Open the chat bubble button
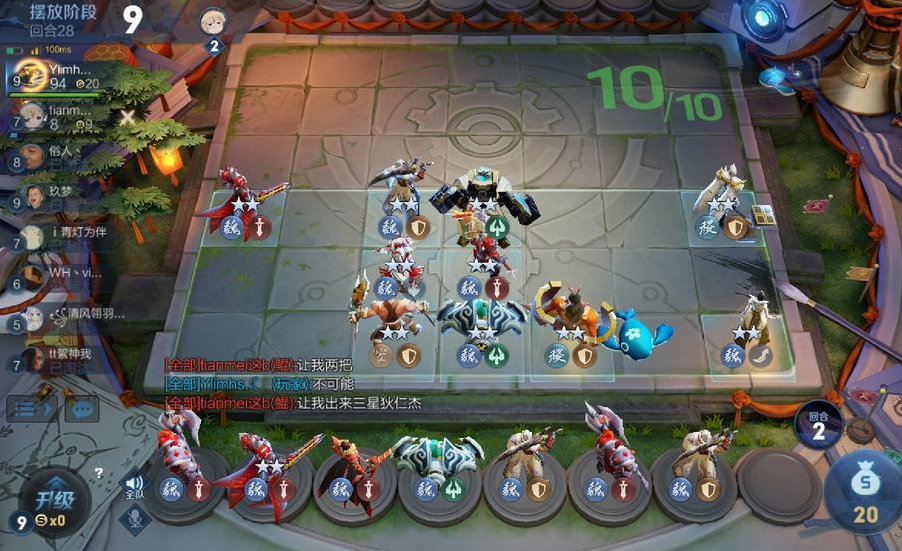Screen dimensions: 902x551 coord(82,408)
